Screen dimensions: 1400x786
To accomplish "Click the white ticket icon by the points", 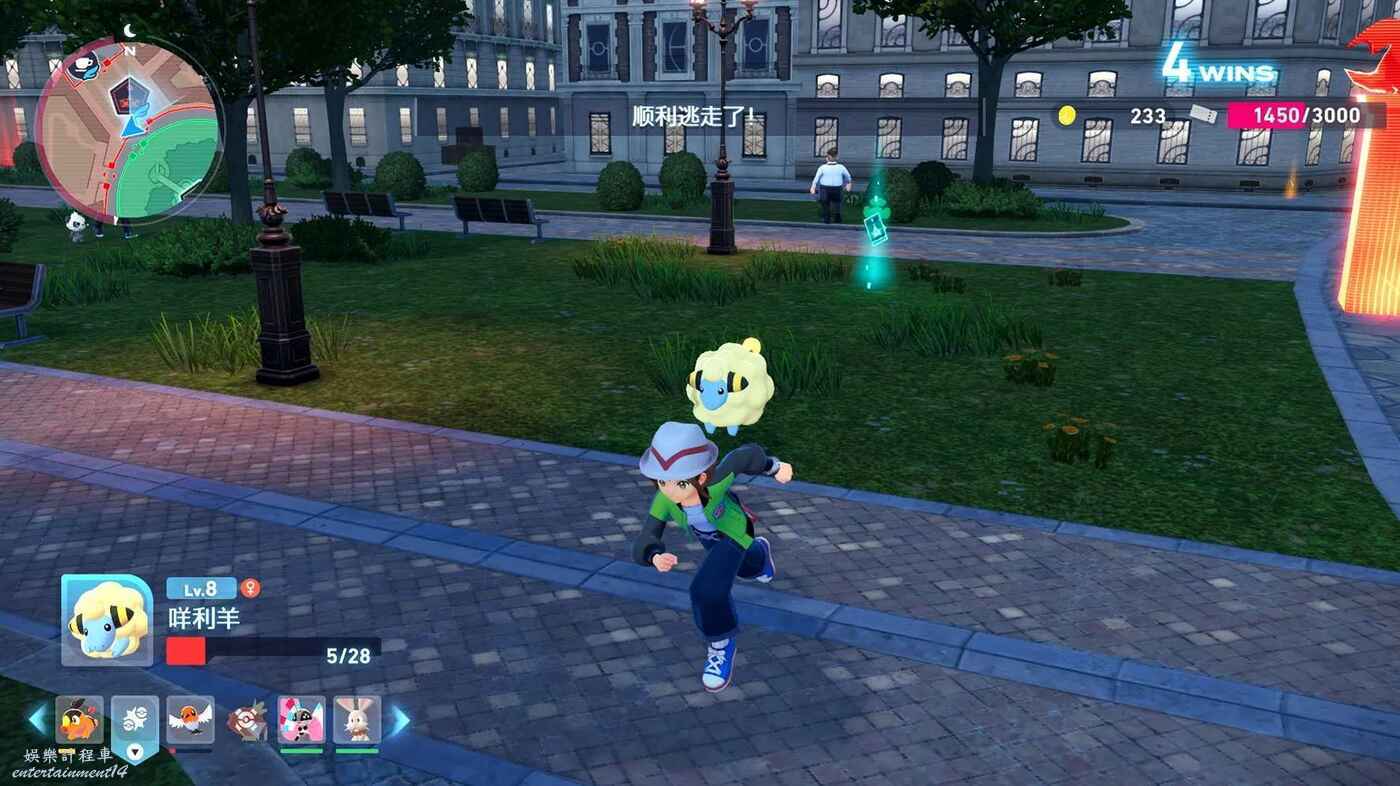I will click(x=1204, y=115).
